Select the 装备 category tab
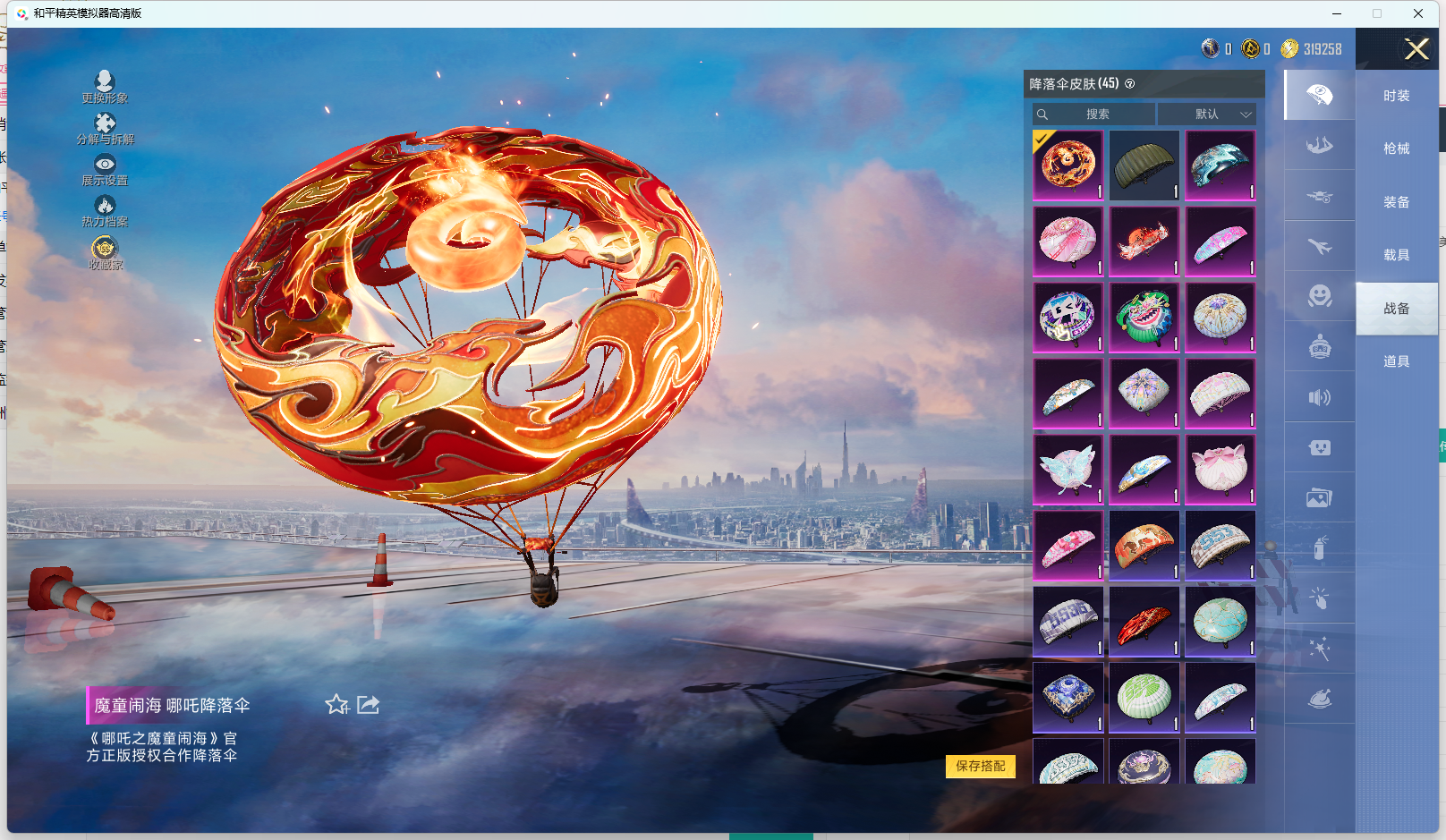Viewport: 1446px width, 840px height. point(1396,202)
